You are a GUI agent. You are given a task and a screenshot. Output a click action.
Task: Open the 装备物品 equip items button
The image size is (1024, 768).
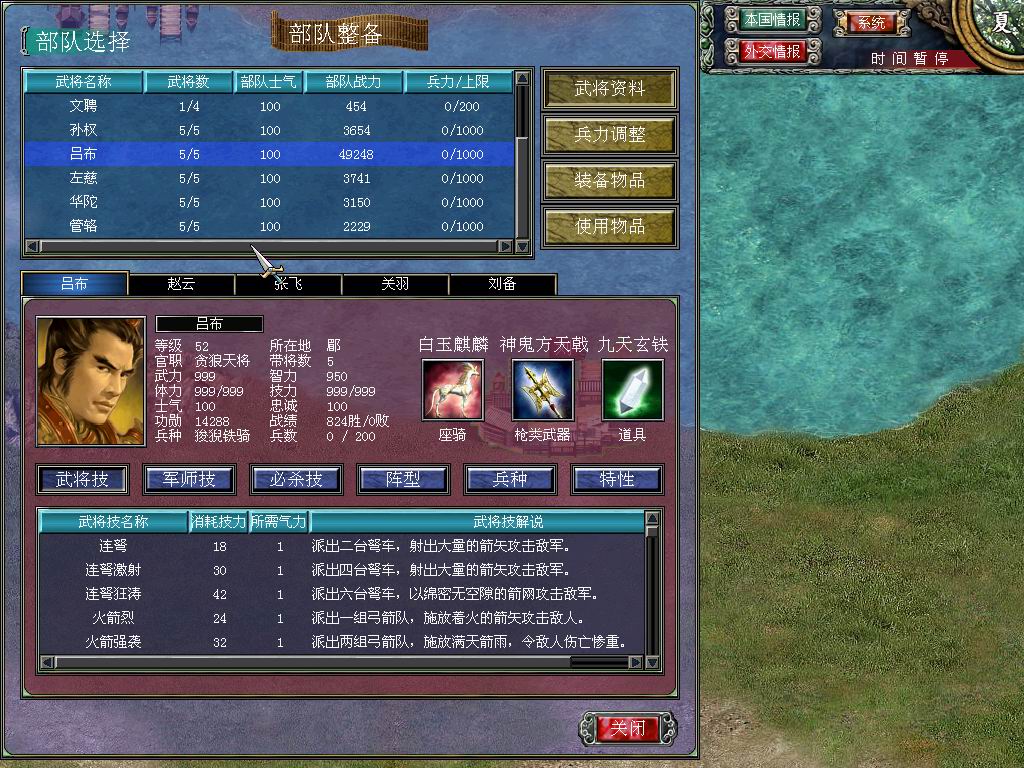609,181
